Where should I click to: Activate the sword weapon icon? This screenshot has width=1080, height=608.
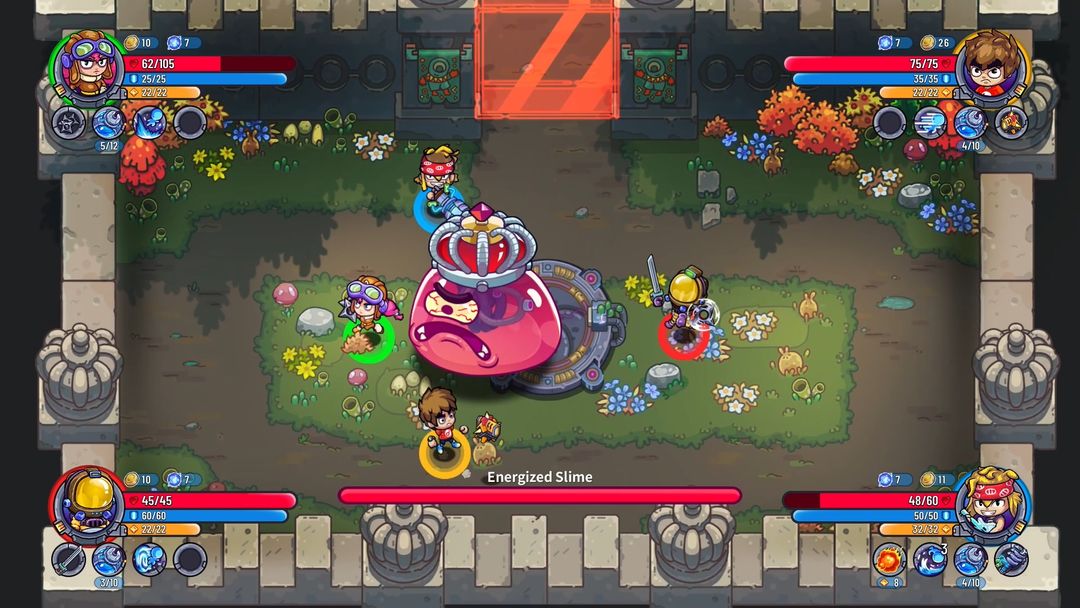pyautogui.click(x=68, y=559)
